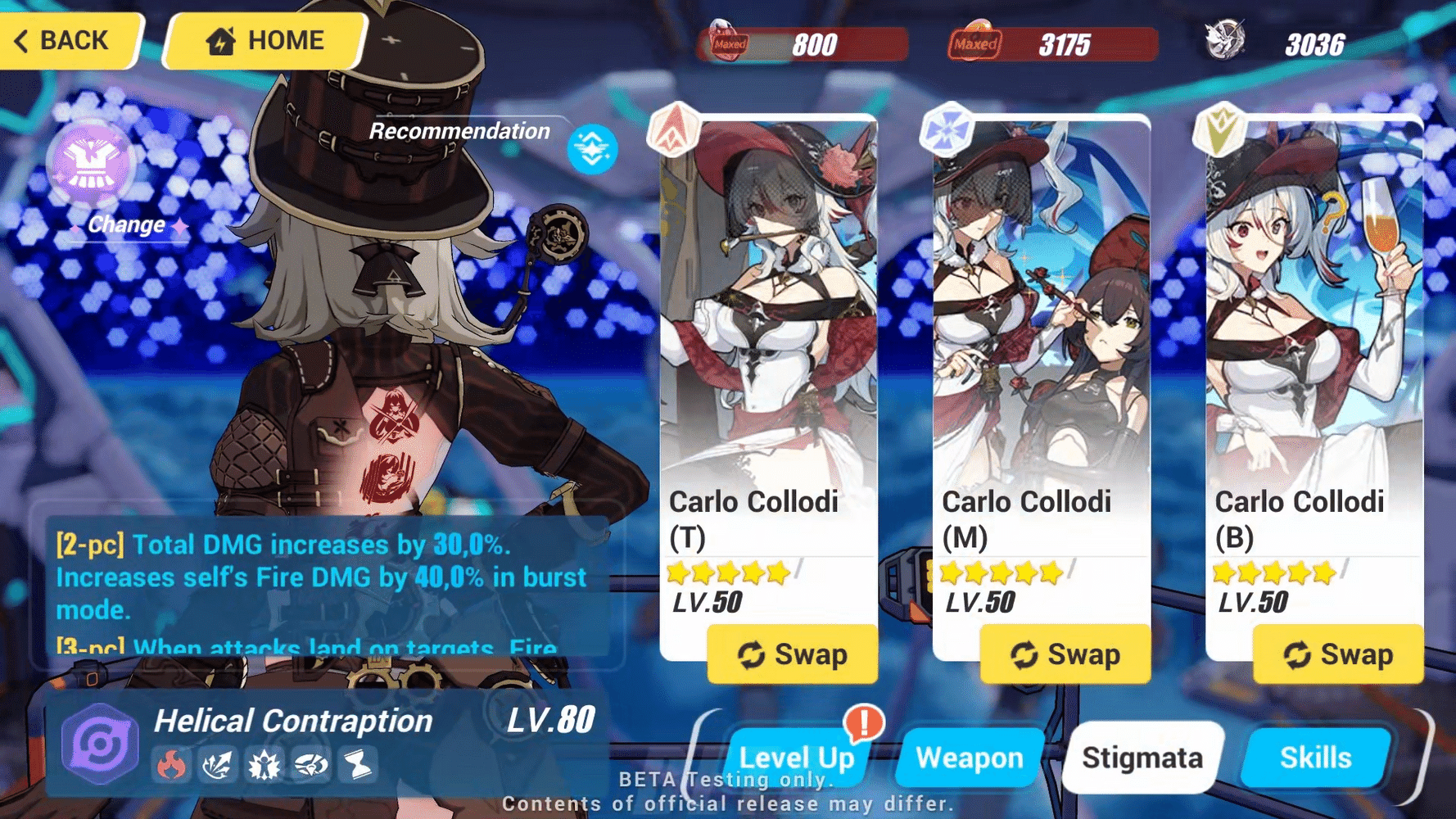Click the purple Helical Contraption weapon emblem
The height and width of the screenshot is (819, 1456).
point(98,740)
